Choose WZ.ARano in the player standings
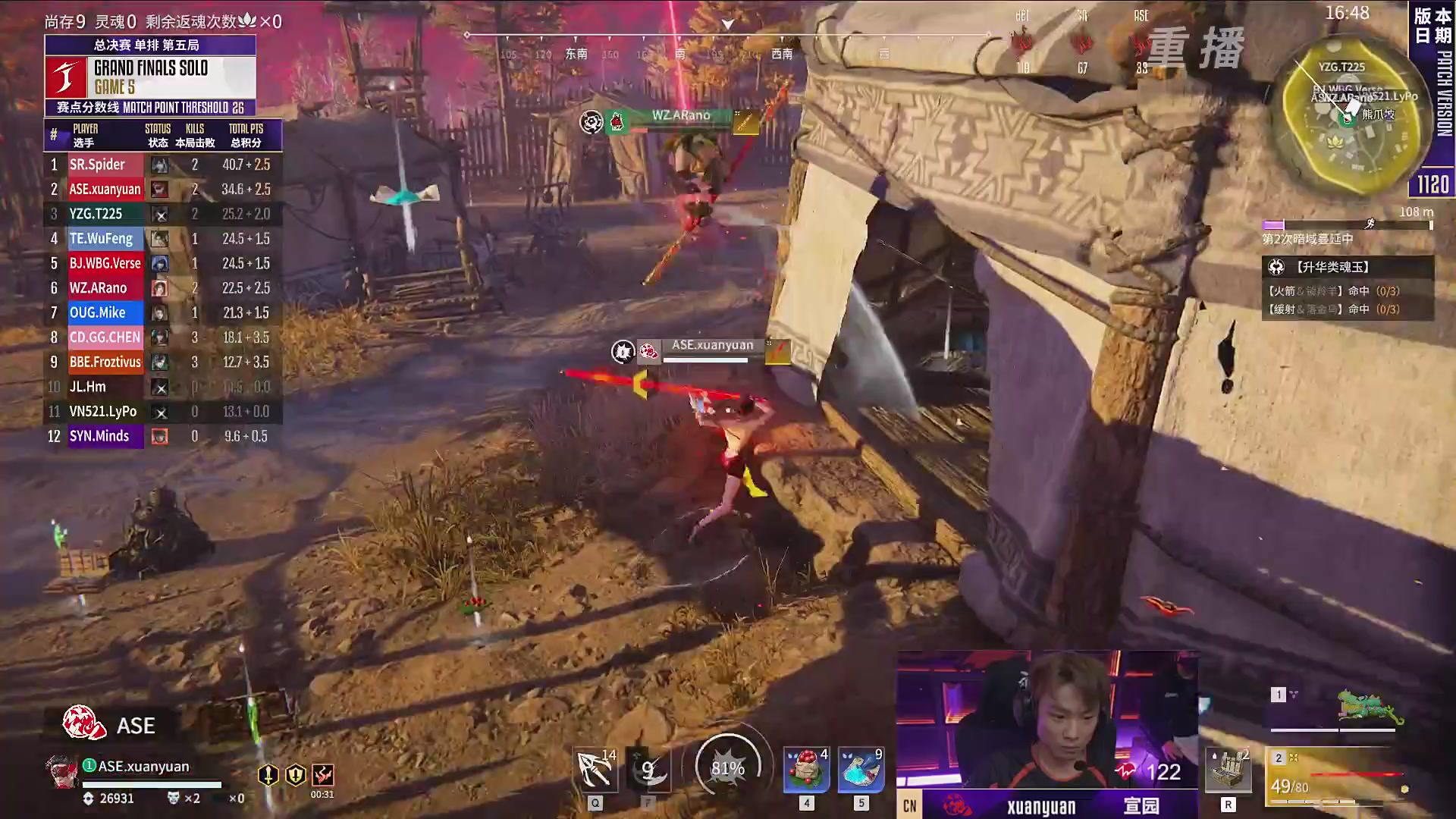1456x819 pixels. tap(163, 288)
